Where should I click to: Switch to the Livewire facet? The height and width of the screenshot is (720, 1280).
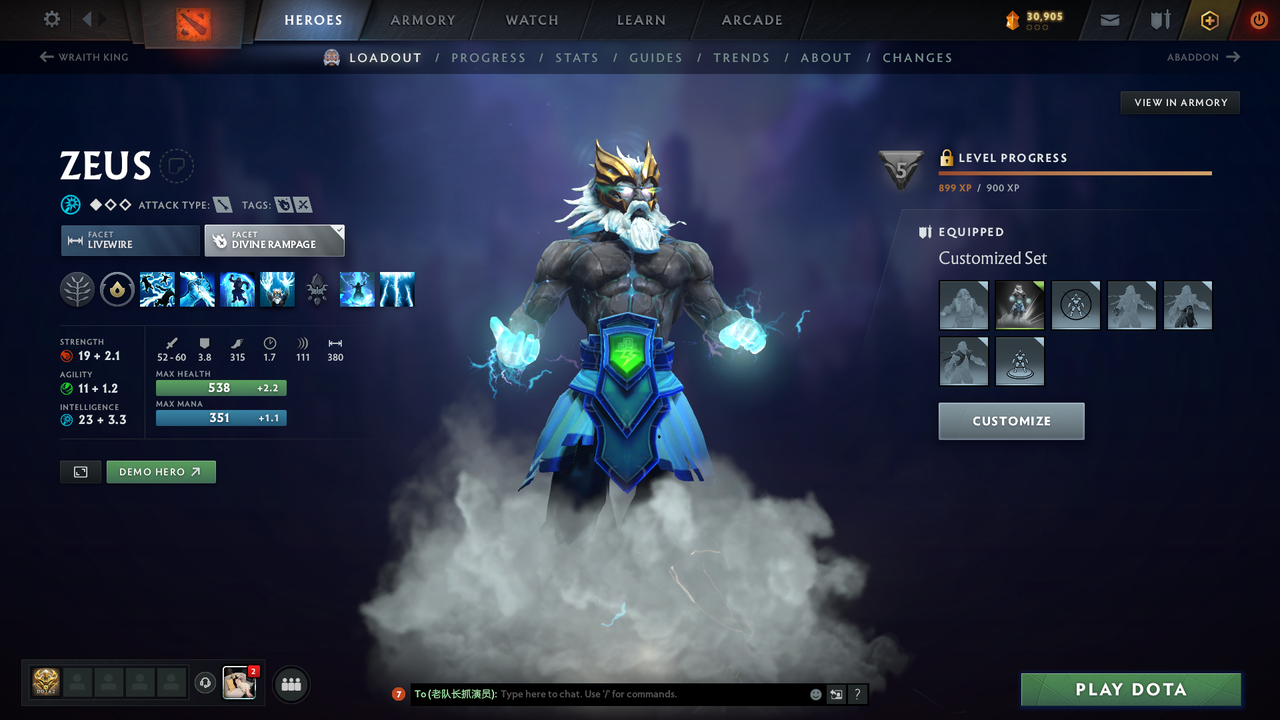(130, 240)
